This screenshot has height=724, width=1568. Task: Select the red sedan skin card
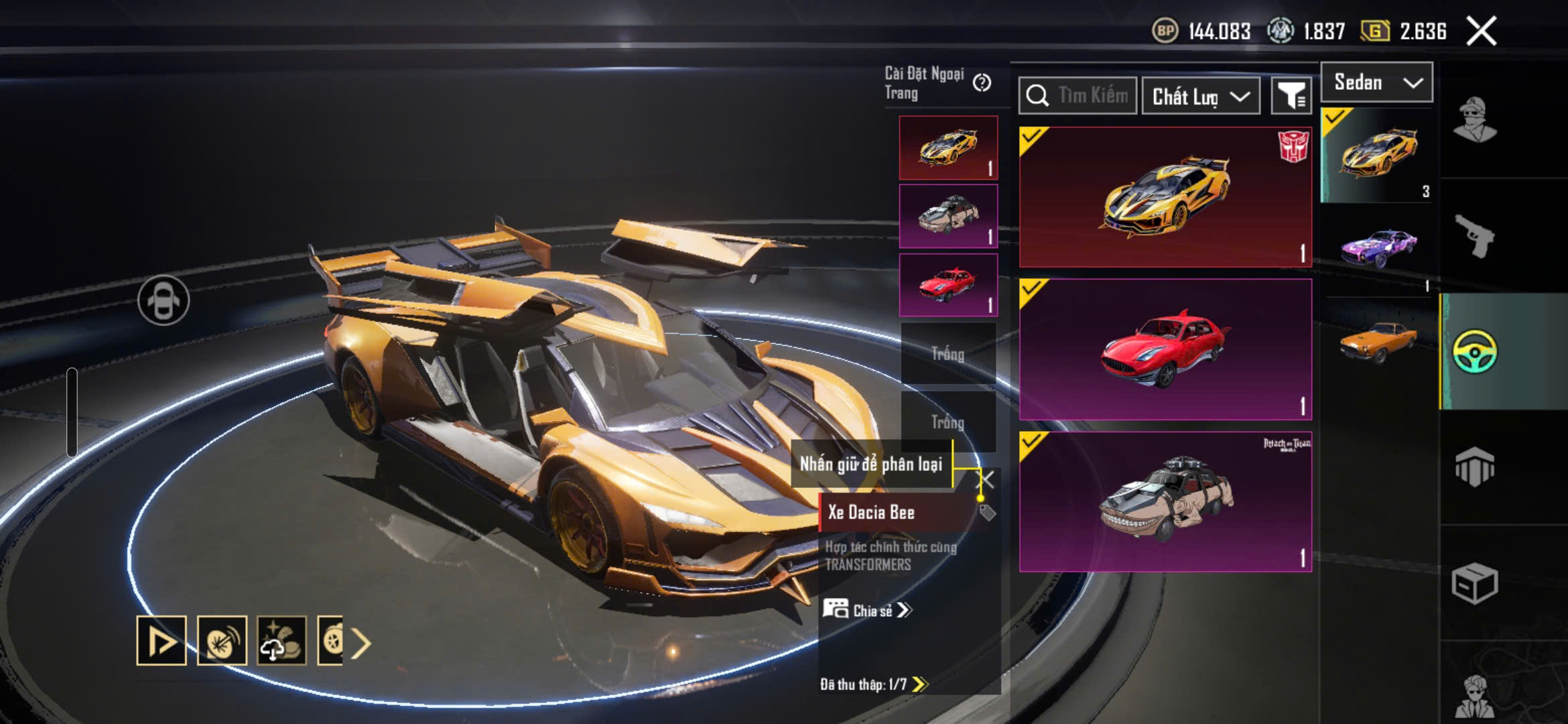tap(1165, 349)
